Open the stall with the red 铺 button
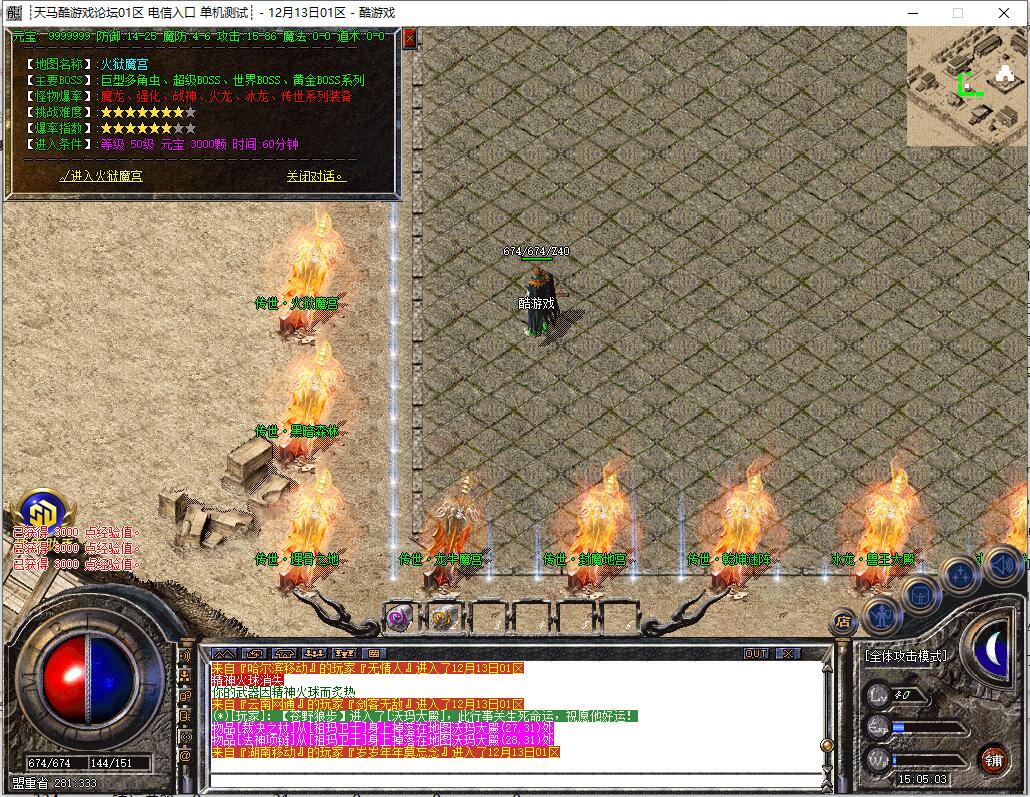Image resolution: width=1030 pixels, height=797 pixels. (993, 757)
